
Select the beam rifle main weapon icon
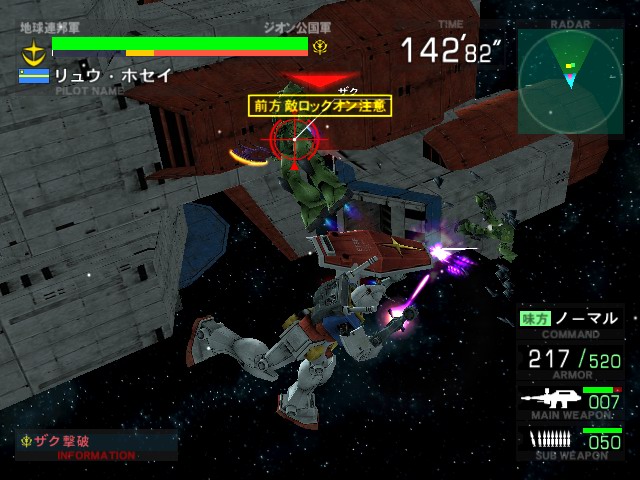pos(550,398)
